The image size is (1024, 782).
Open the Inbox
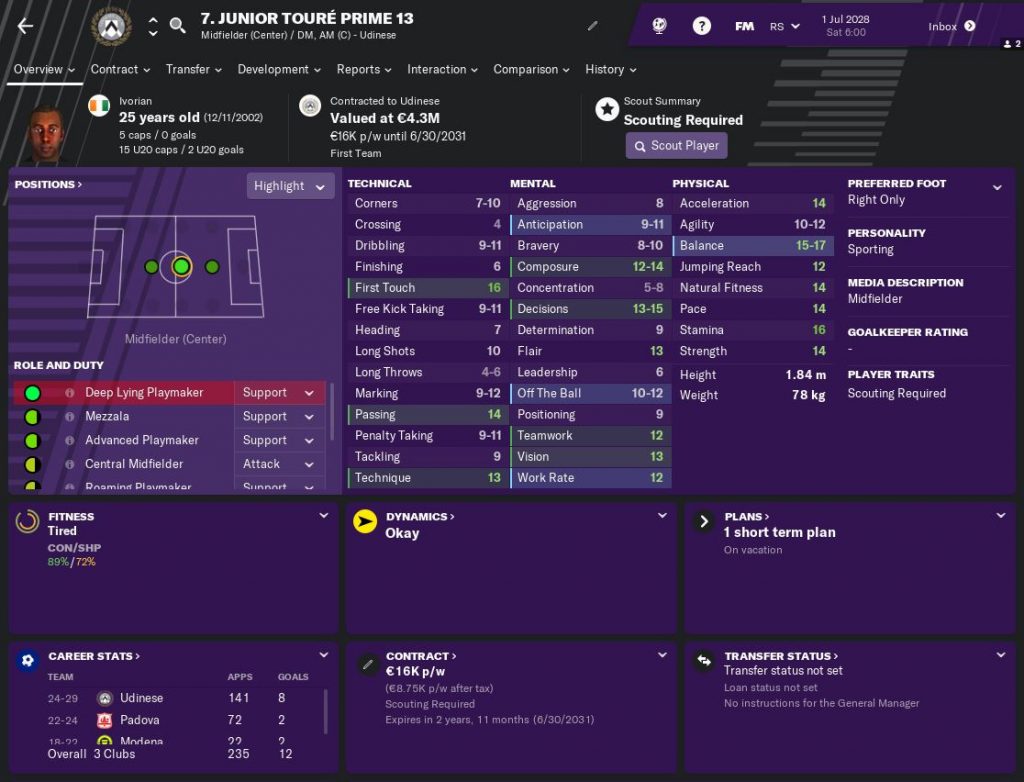(x=951, y=27)
